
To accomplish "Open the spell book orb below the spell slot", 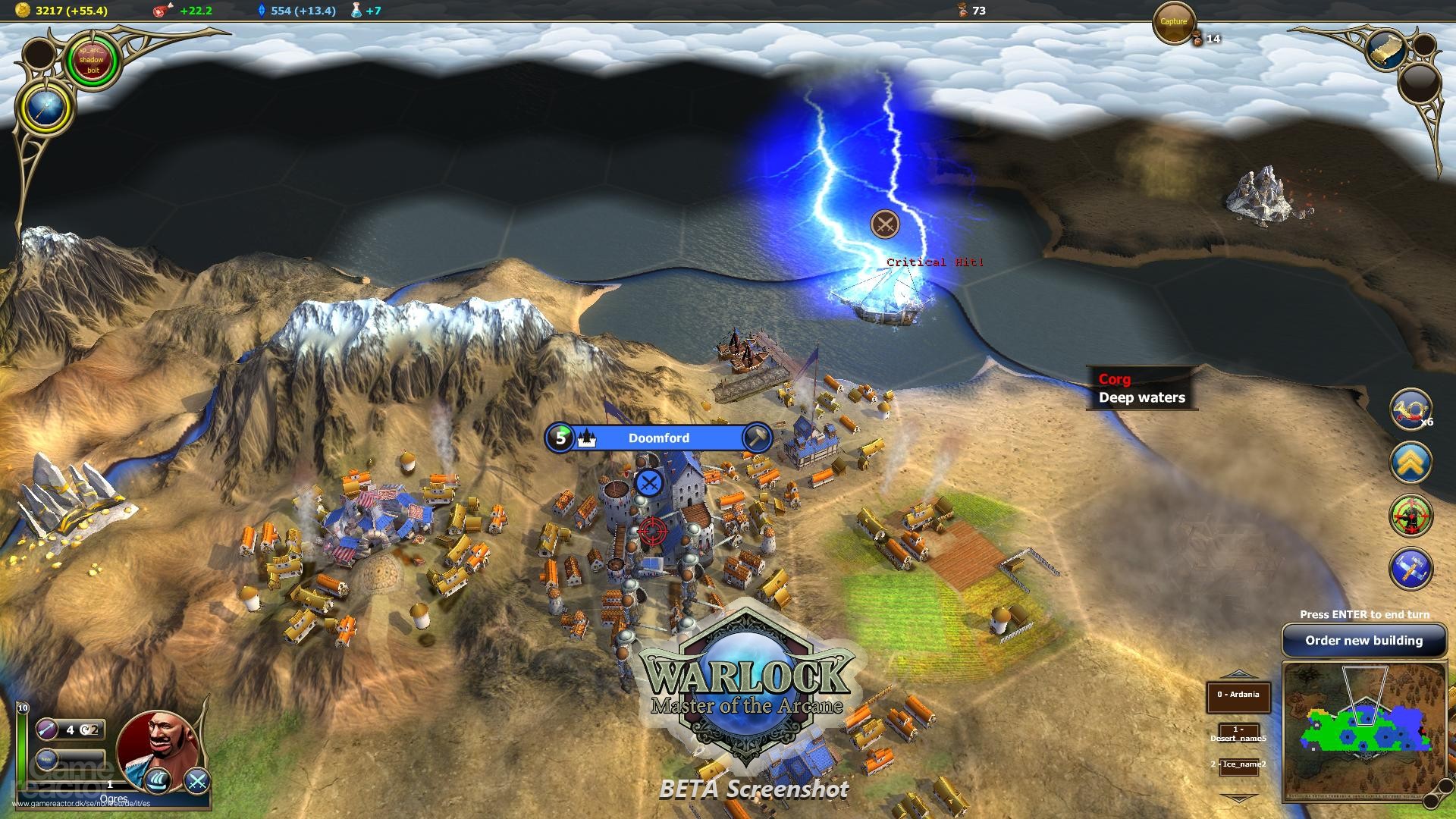I will tap(44, 106).
